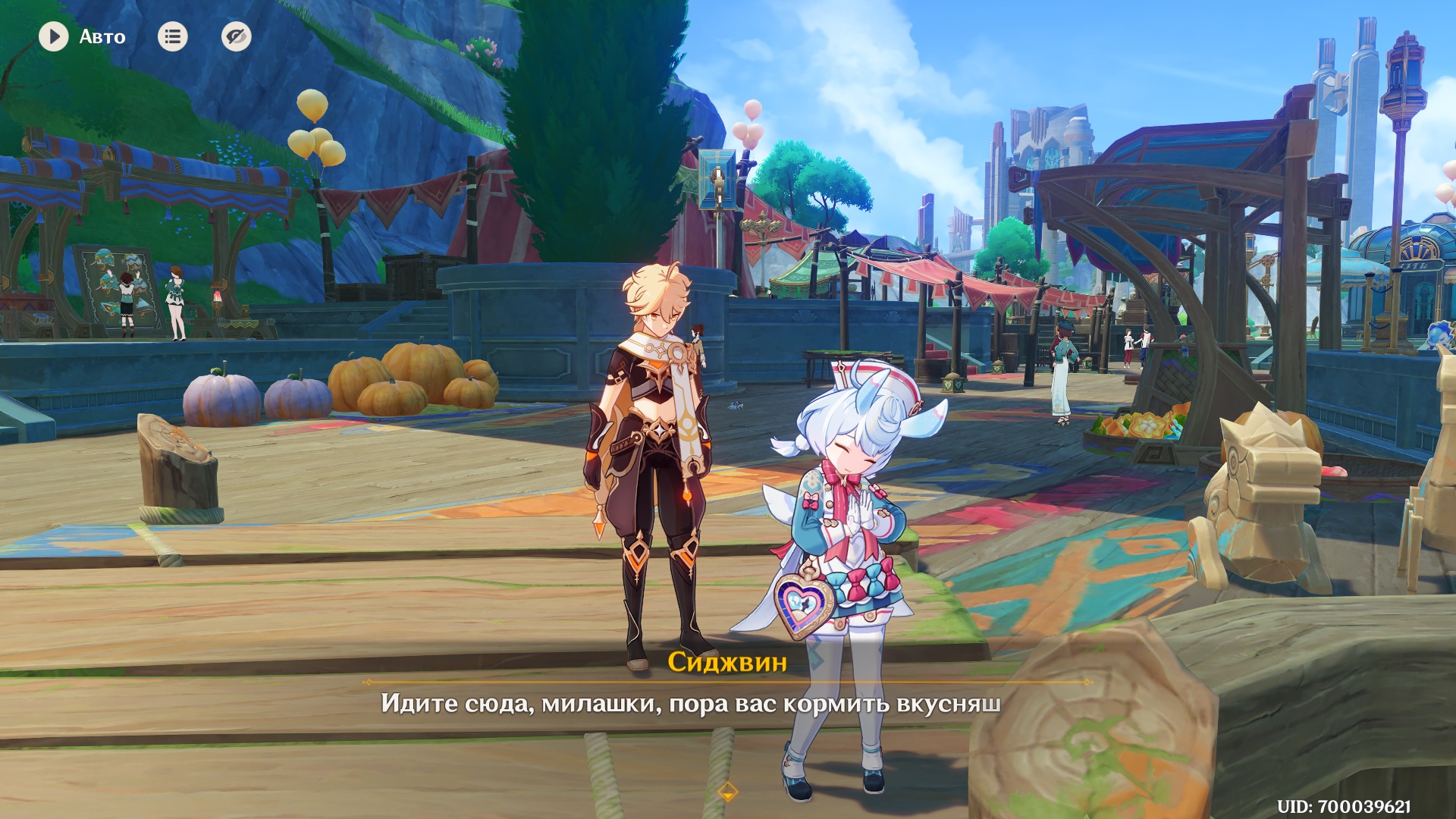Open the dialogue history log
Screen dimensions: 1456x819
point(172,36)
